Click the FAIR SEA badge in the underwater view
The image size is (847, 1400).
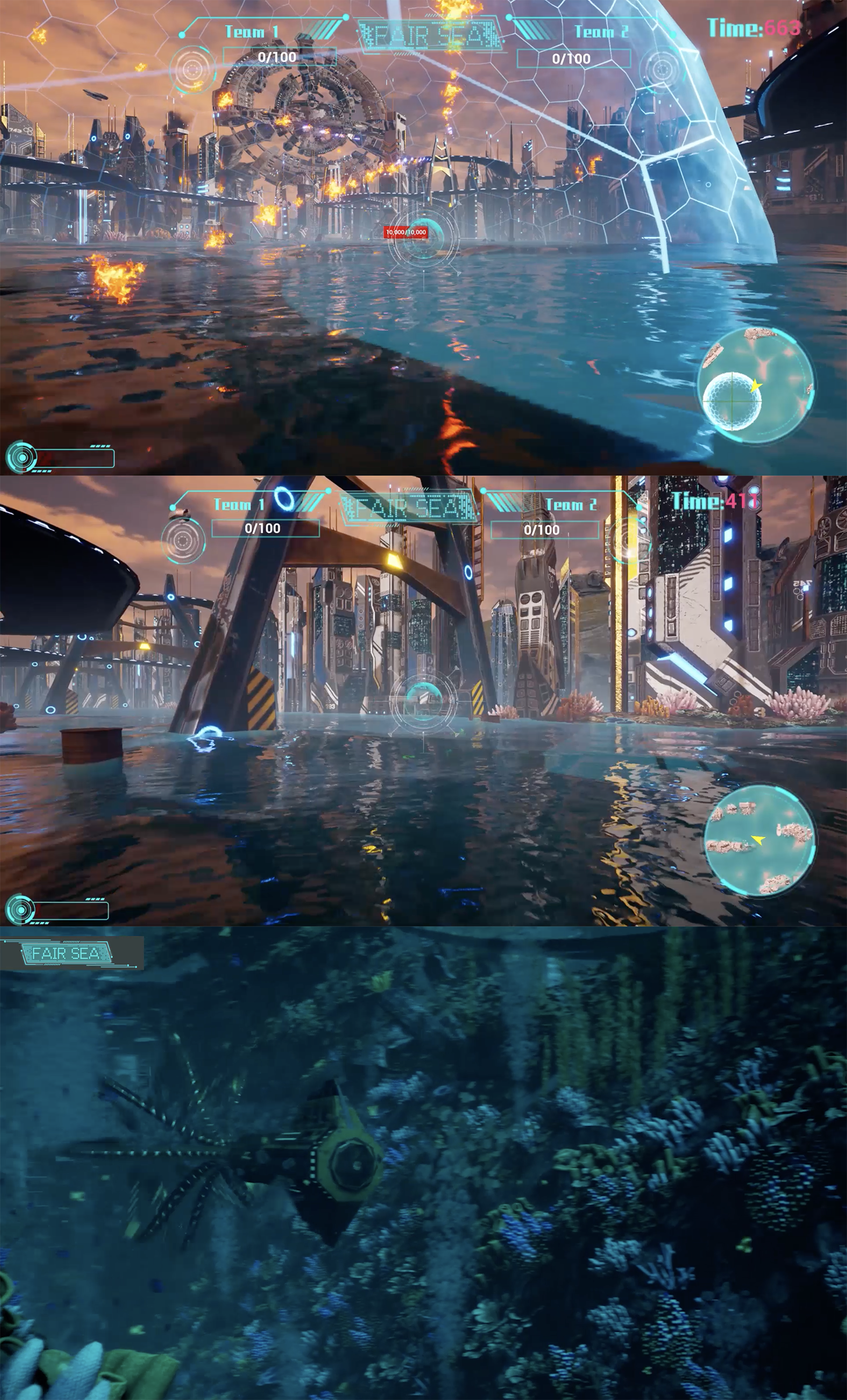pyautogui.click(x=66, y=953)
